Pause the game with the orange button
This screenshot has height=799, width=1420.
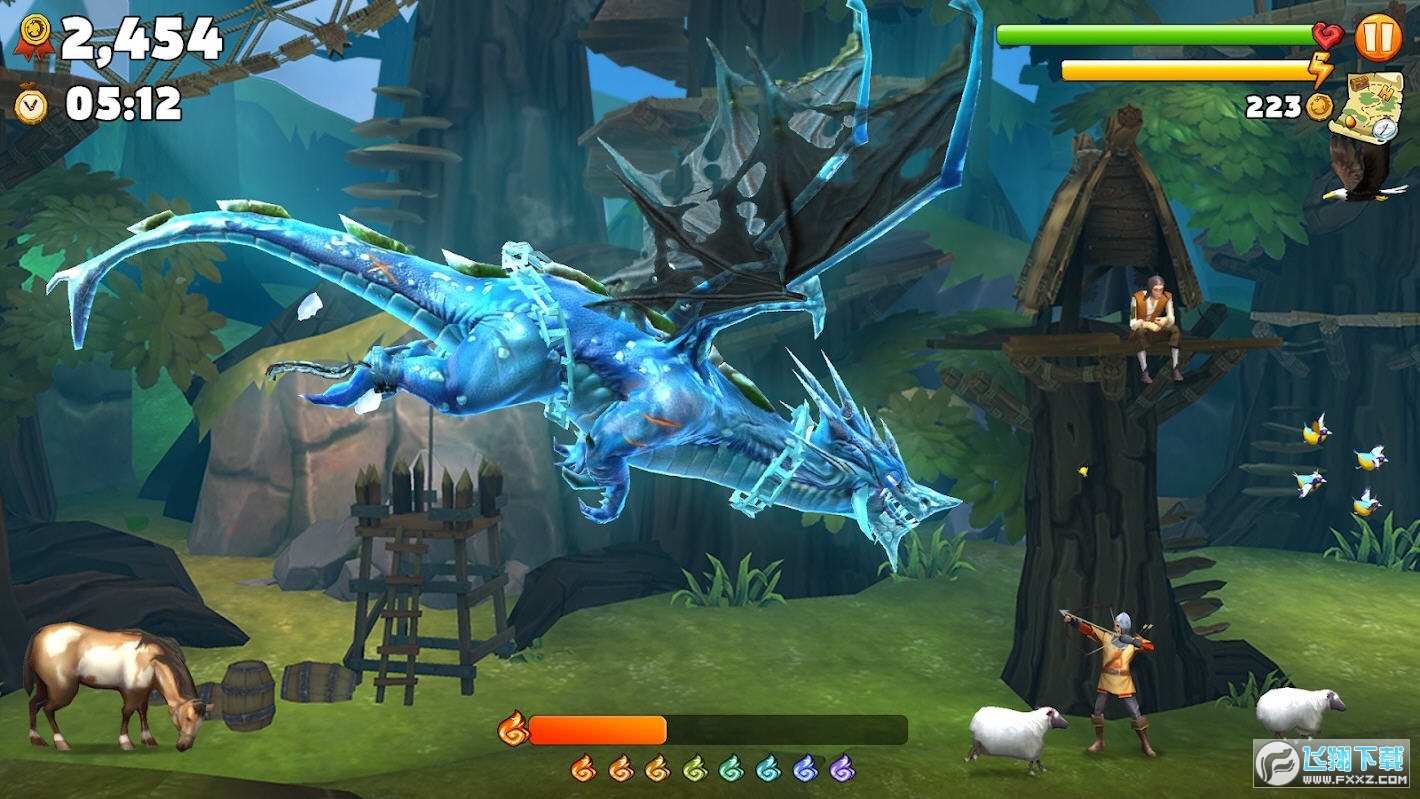pos(1378,38)
